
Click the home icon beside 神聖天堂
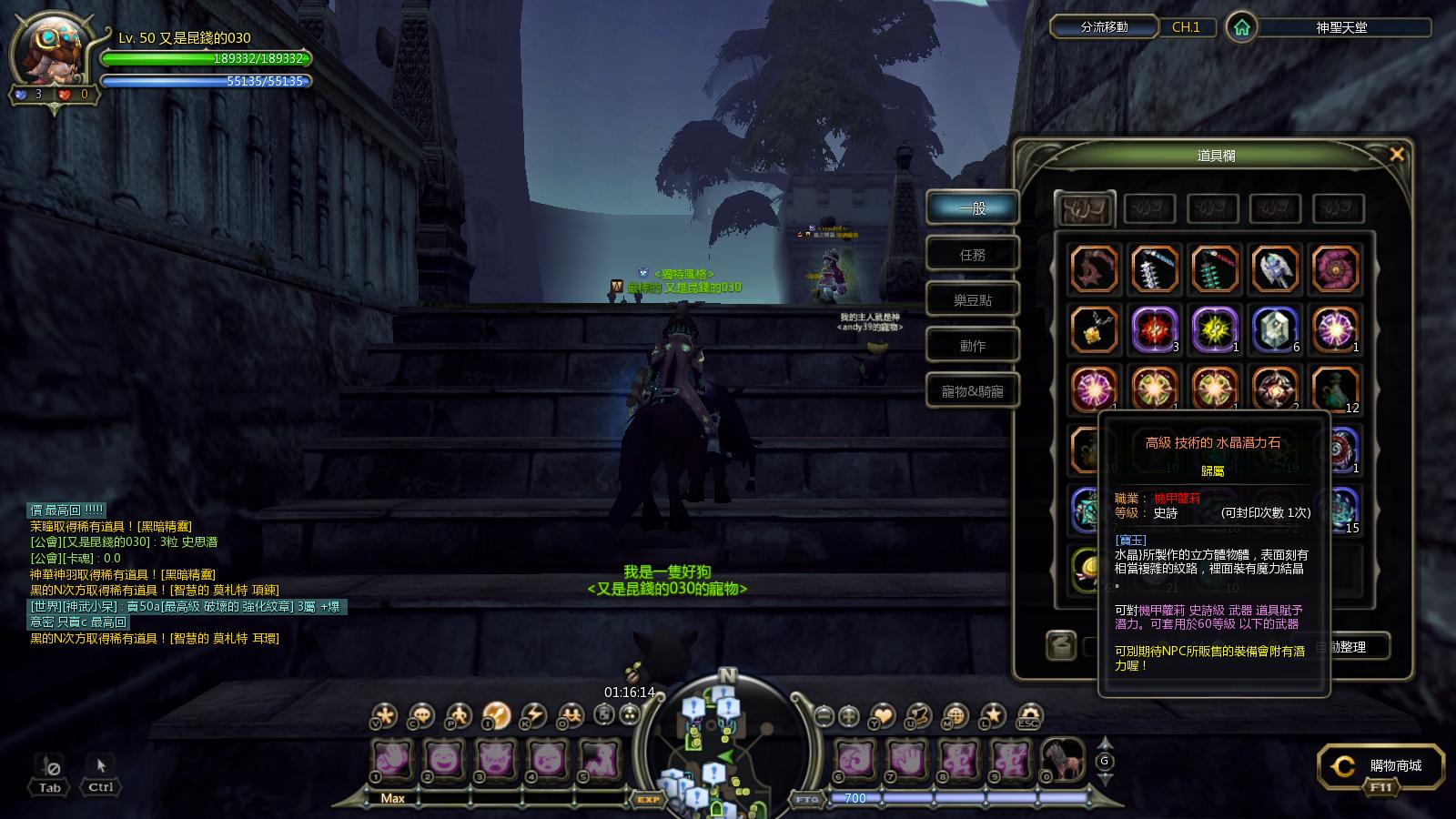(1241, 27)
